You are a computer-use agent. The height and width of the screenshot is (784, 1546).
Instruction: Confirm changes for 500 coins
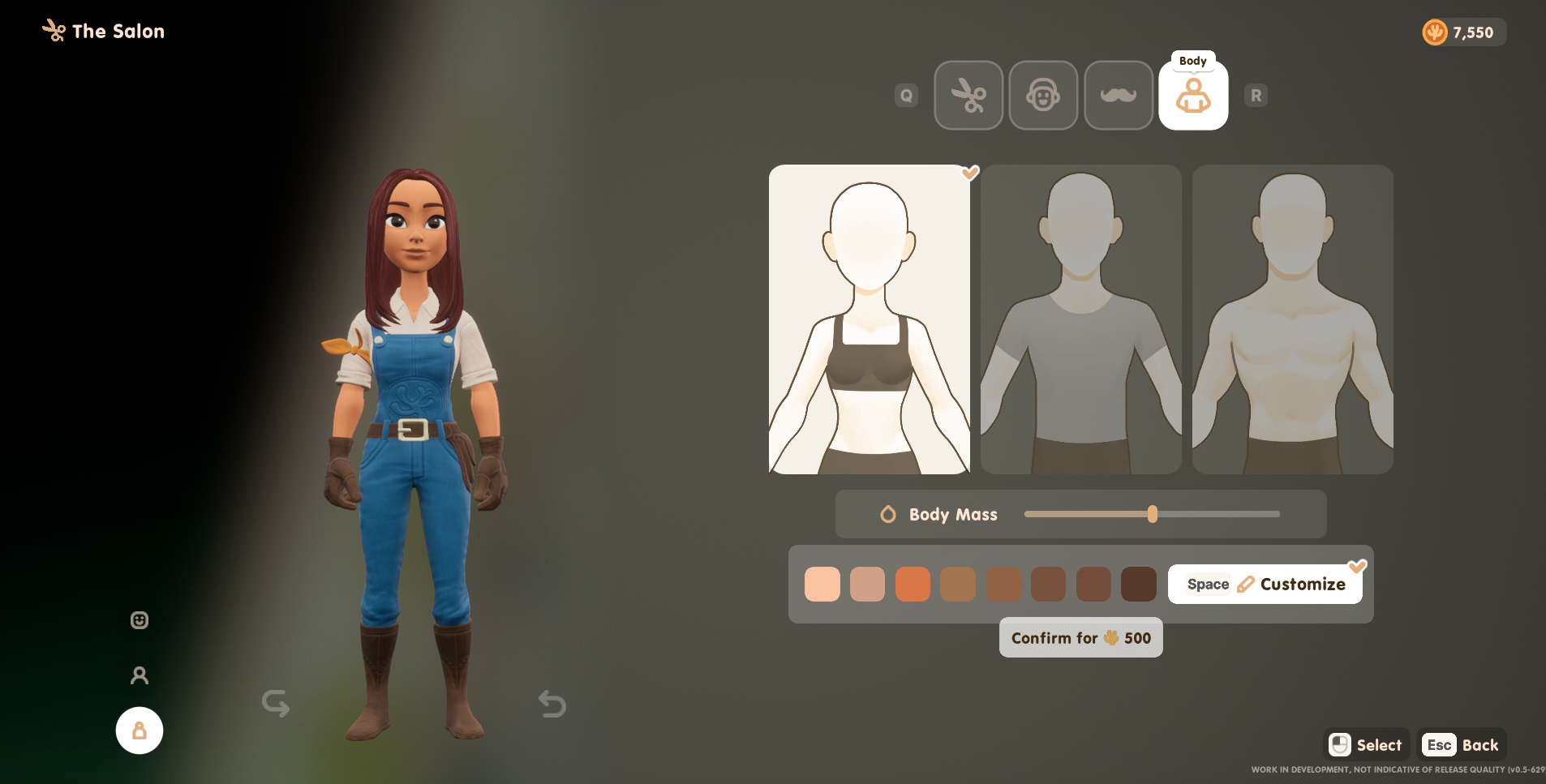point(1080,638)
